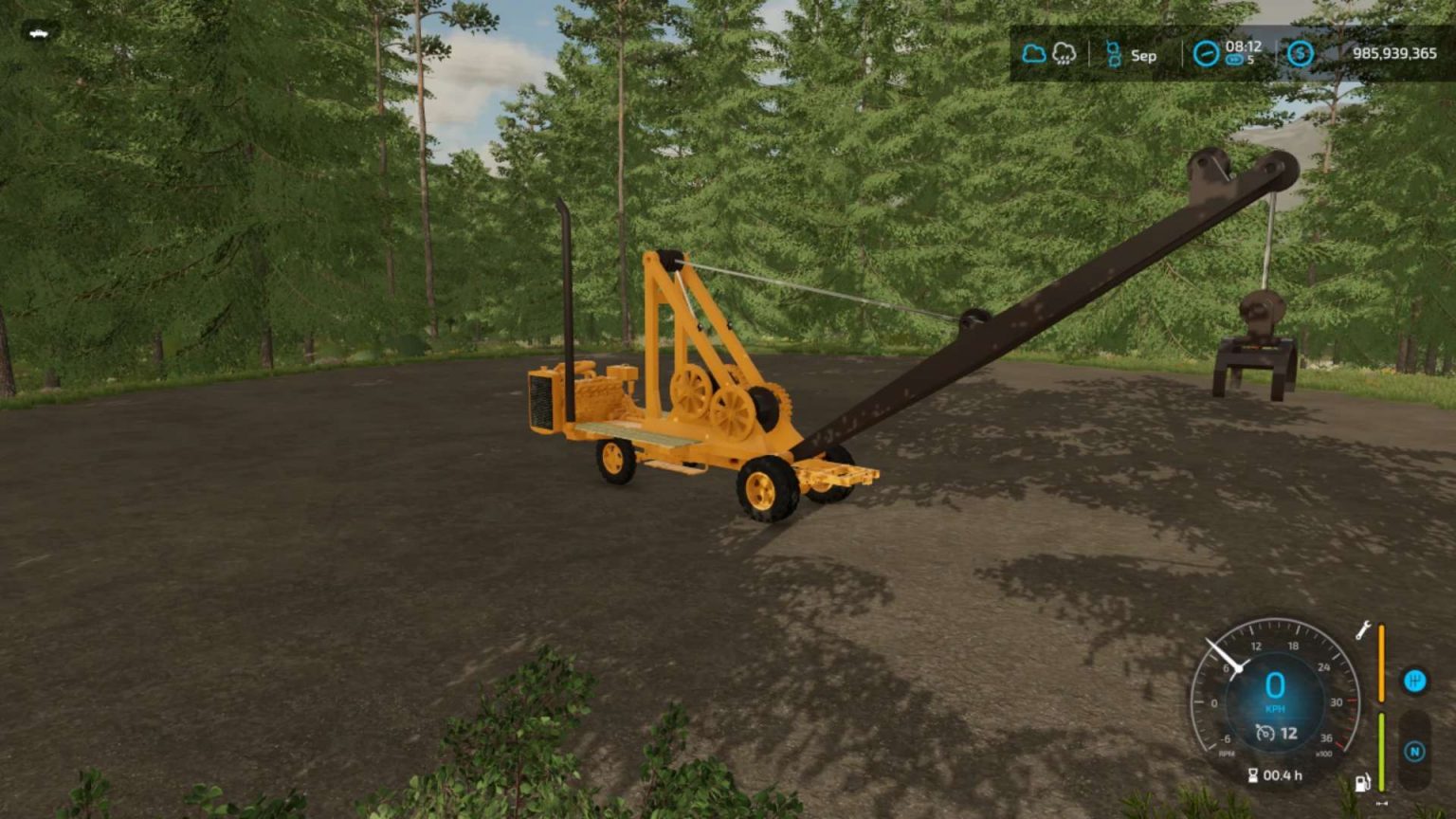Toggle cruise control on the speedometer
The width and height of the screenshot is (1456, 819).
[x=1265, y=732]
